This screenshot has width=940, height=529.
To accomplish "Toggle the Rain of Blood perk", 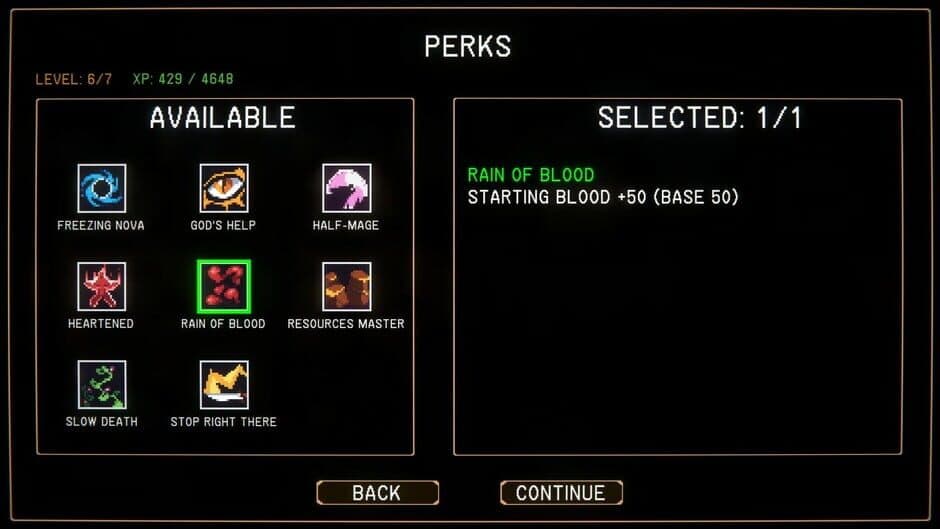I will tap(223, 287).
